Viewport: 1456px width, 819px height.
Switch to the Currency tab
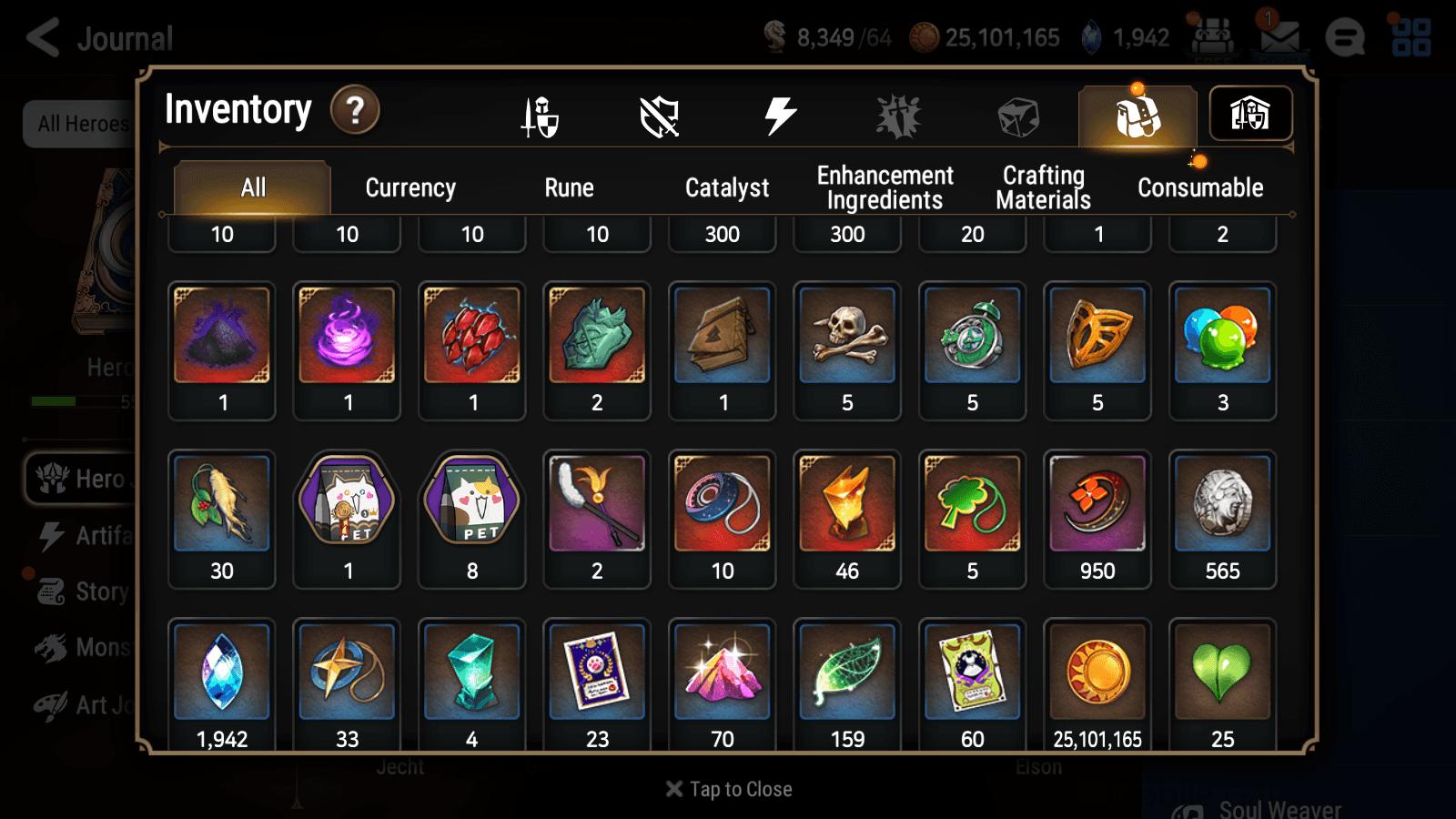click(410, 187)
